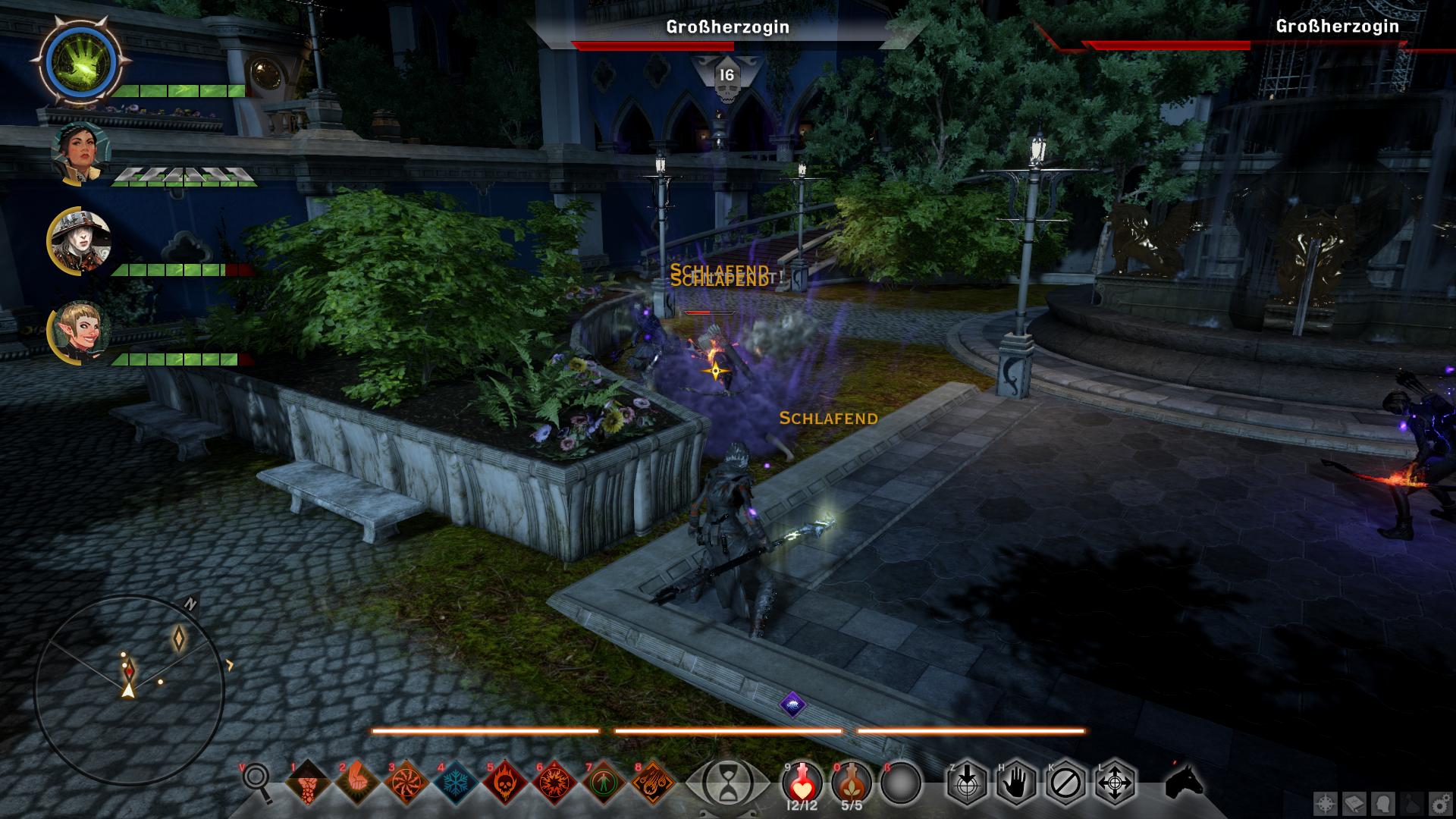Viewport: 1456px width, 819px height.
Task: Unleash the meteor firestorm ability
Action: pyautogui.click(x=652, y=783)
